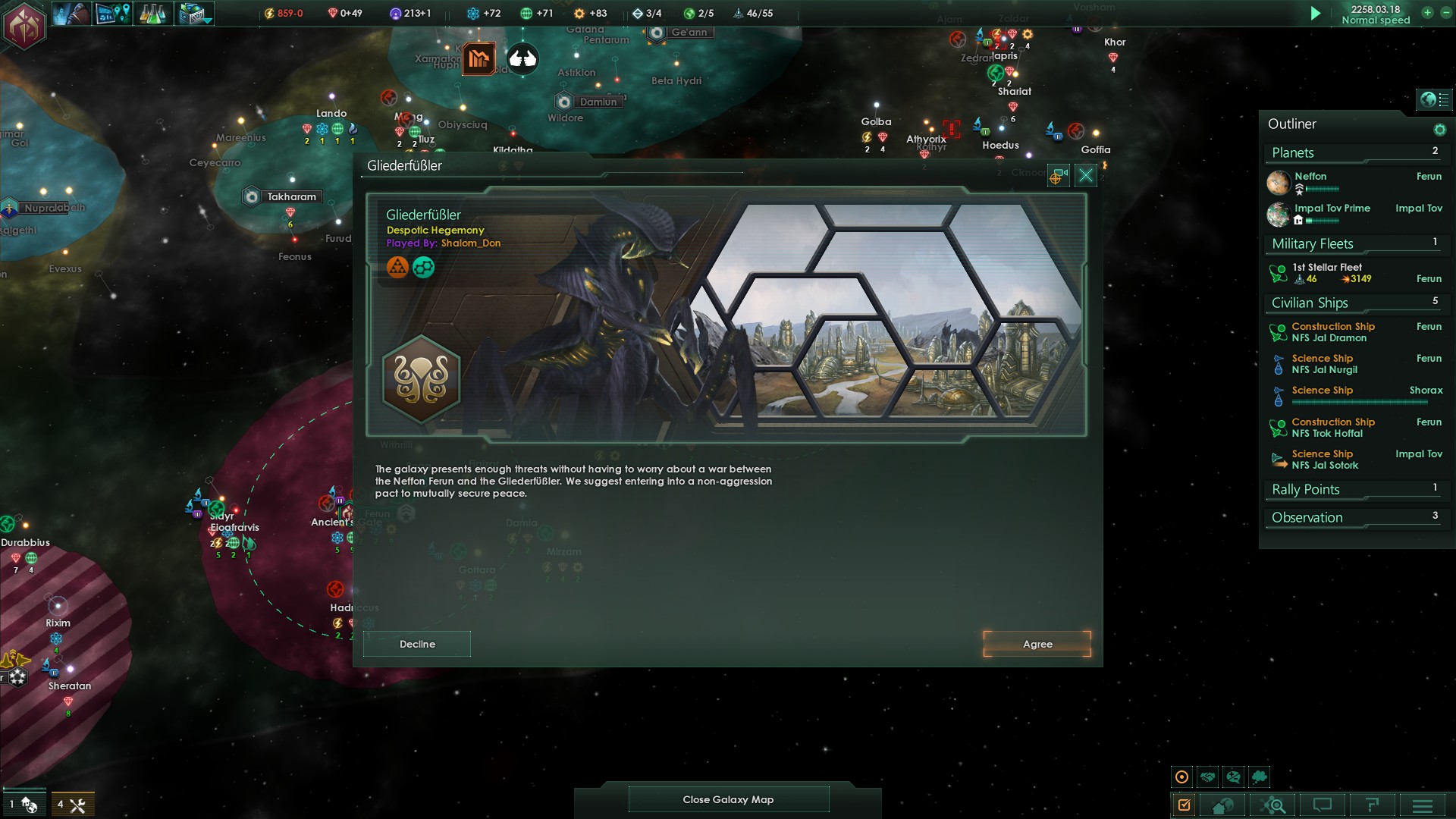Collapse the Rally Points section
The image size is (1456, 819).
pos(1306,490)
